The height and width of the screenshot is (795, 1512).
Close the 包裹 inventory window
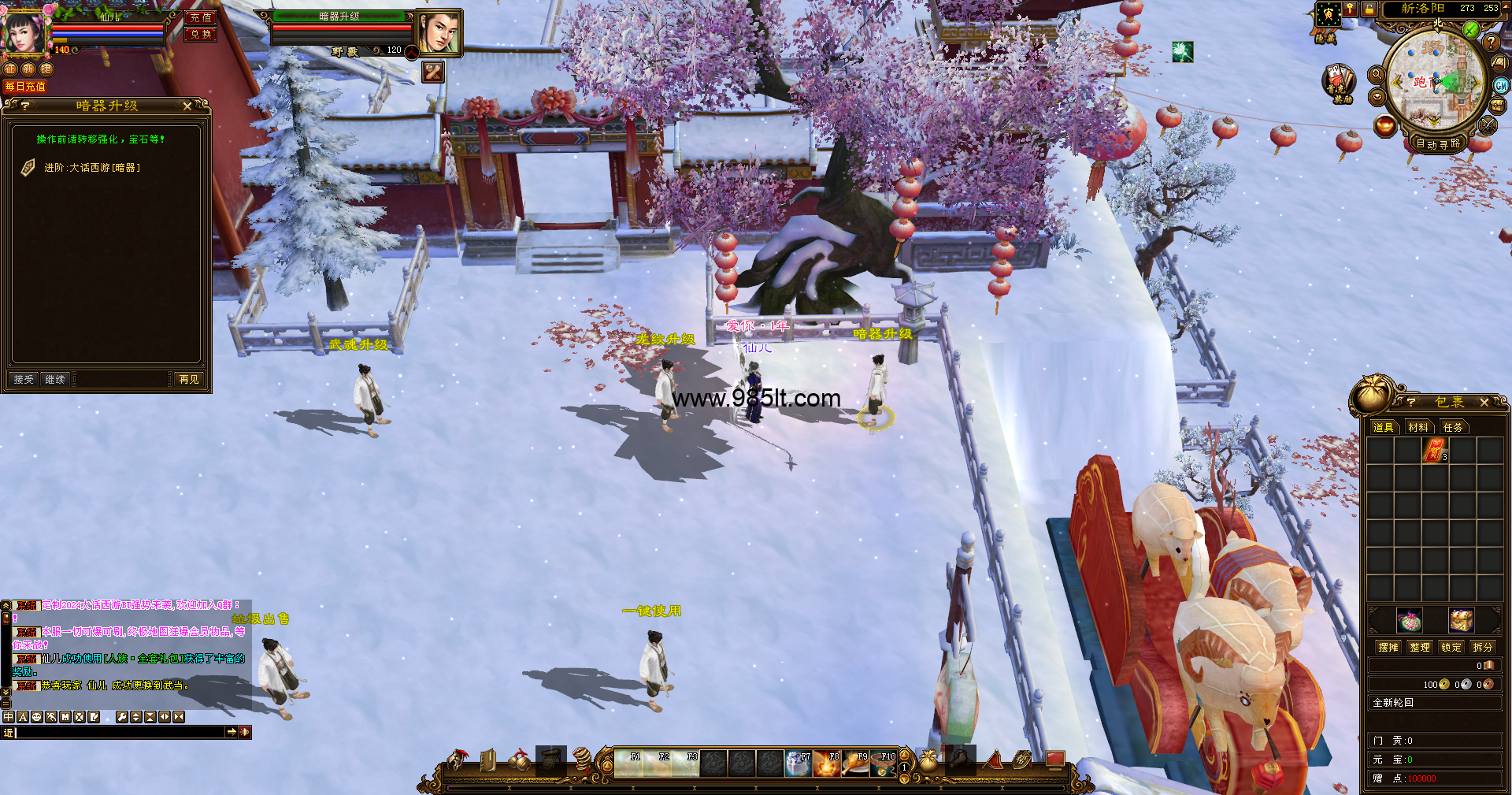pyautogui.click(x=1484, y=403)
